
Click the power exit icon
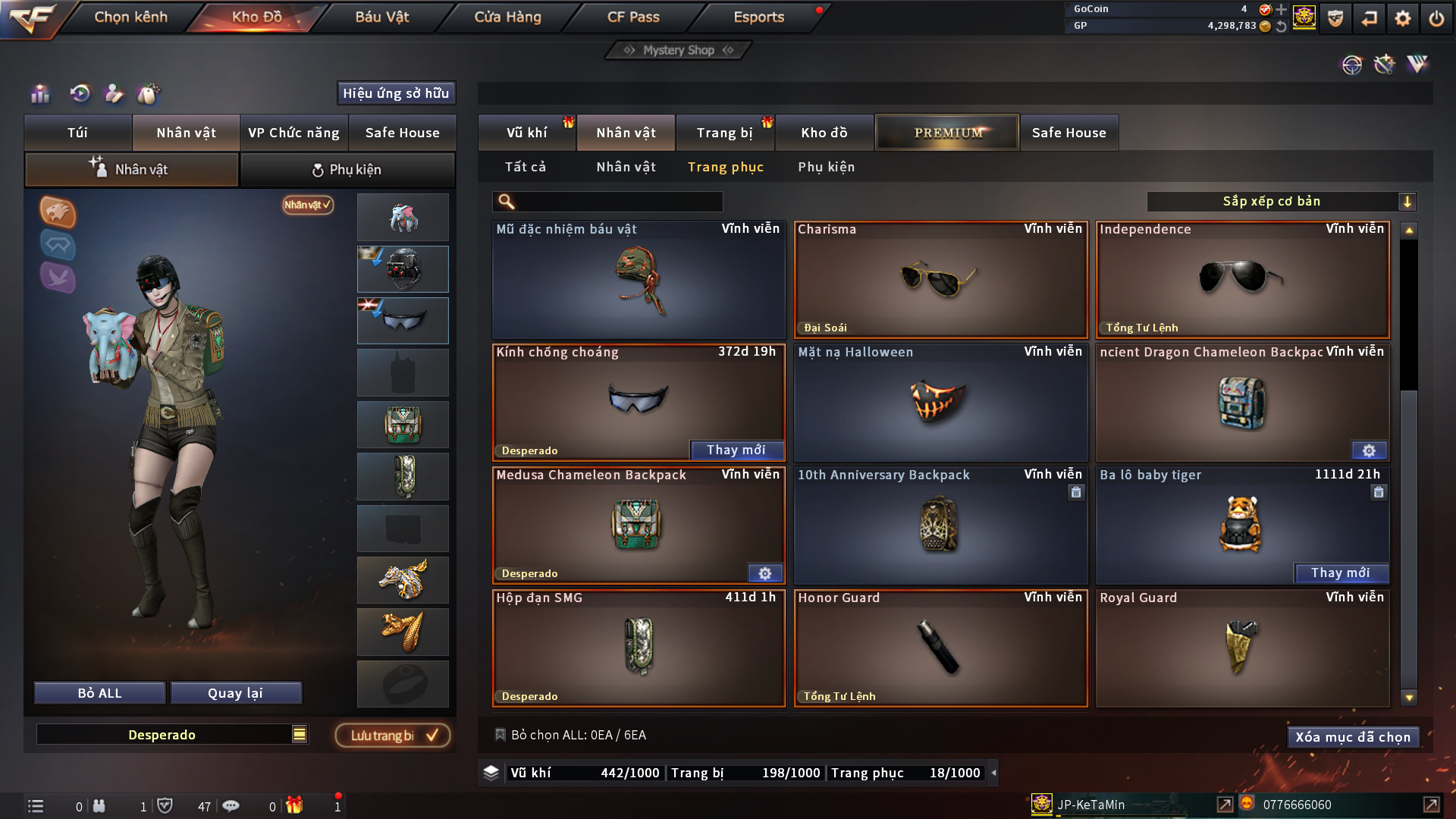coord(1436,18)
